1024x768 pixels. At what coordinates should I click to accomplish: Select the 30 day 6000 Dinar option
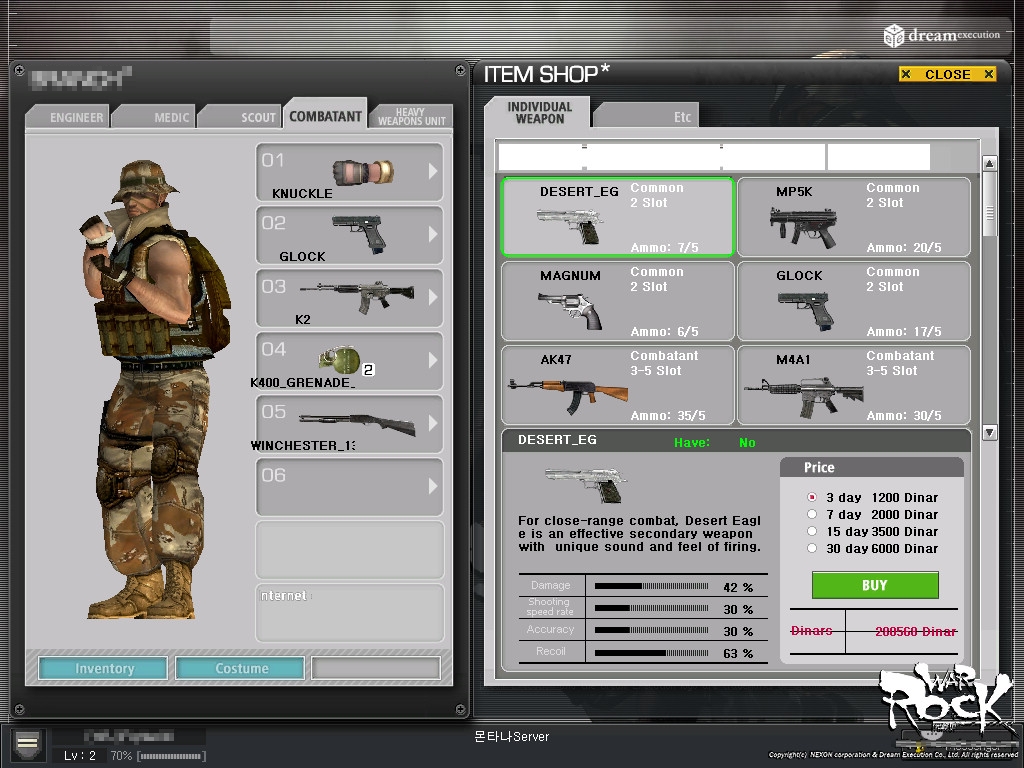click(812, 548)
